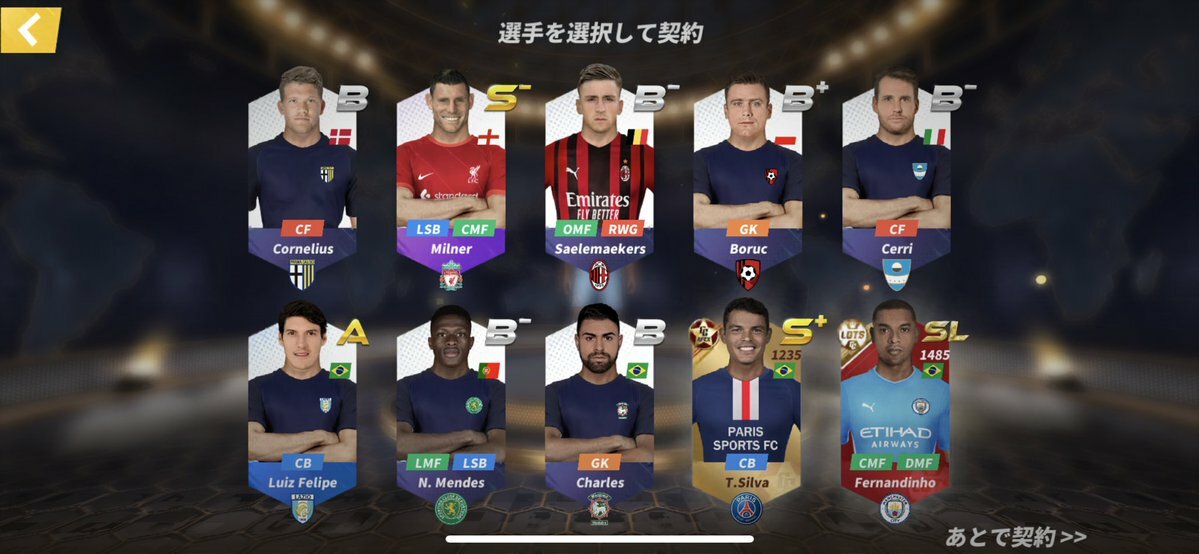Image resolution: width=1199 pixels, height=554 pixels.
Task: Select the T.Silva S+ card
Action: [x=748, y=405]
